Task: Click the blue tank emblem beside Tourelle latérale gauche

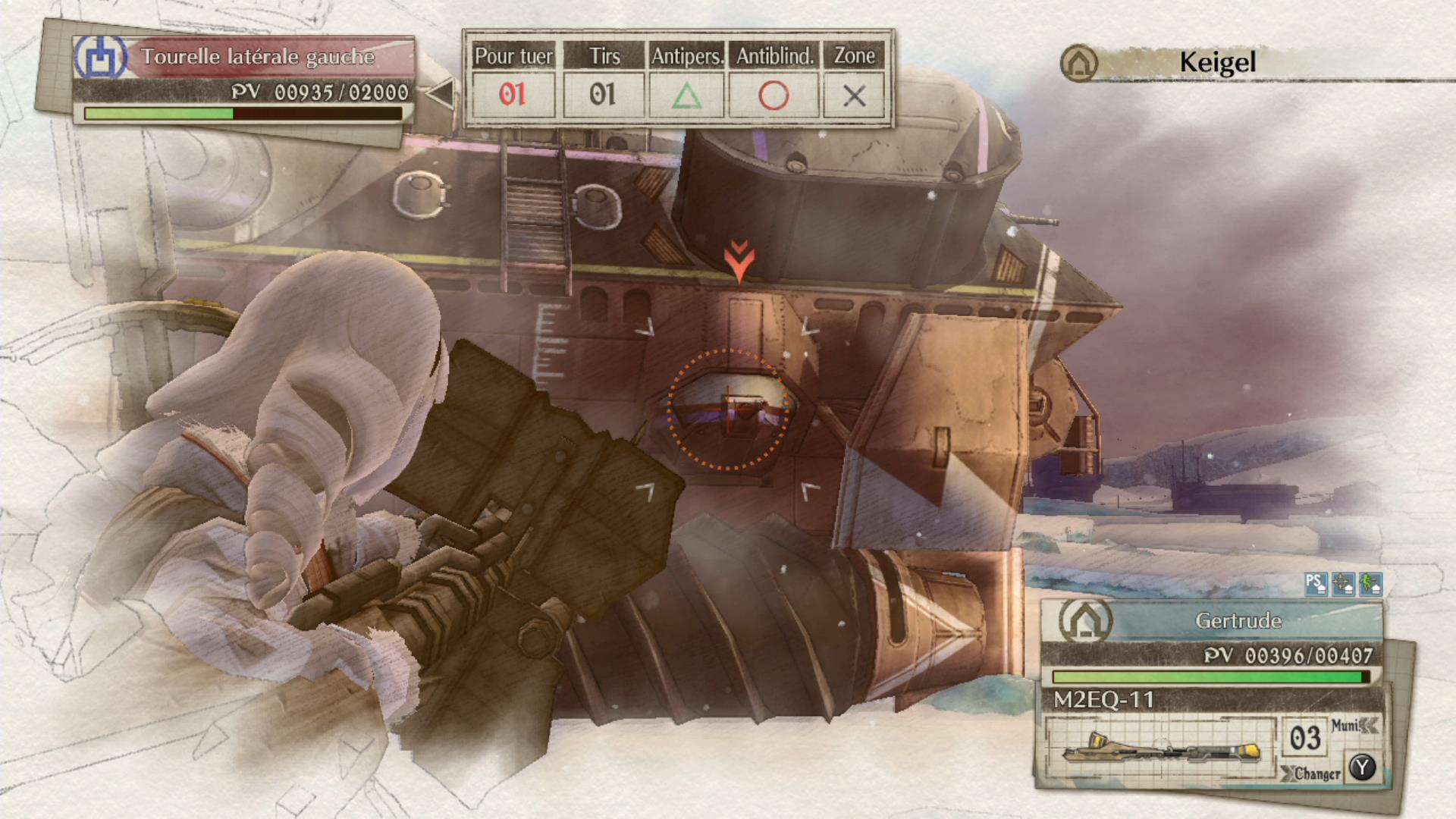Action: (x=102, y=57)
